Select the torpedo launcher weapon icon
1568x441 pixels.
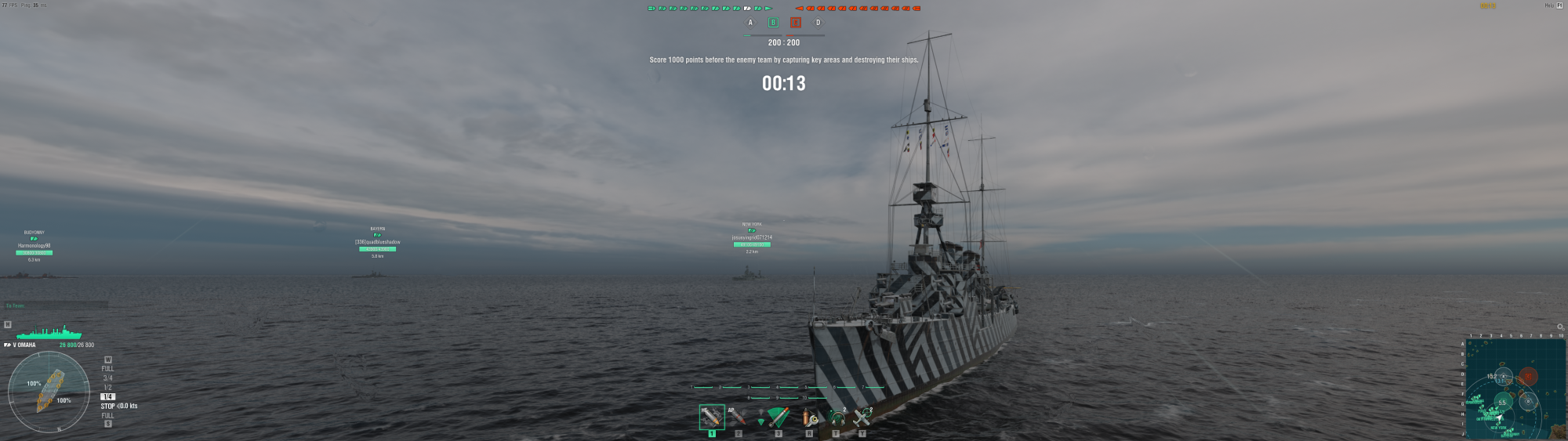pos(778,417)
